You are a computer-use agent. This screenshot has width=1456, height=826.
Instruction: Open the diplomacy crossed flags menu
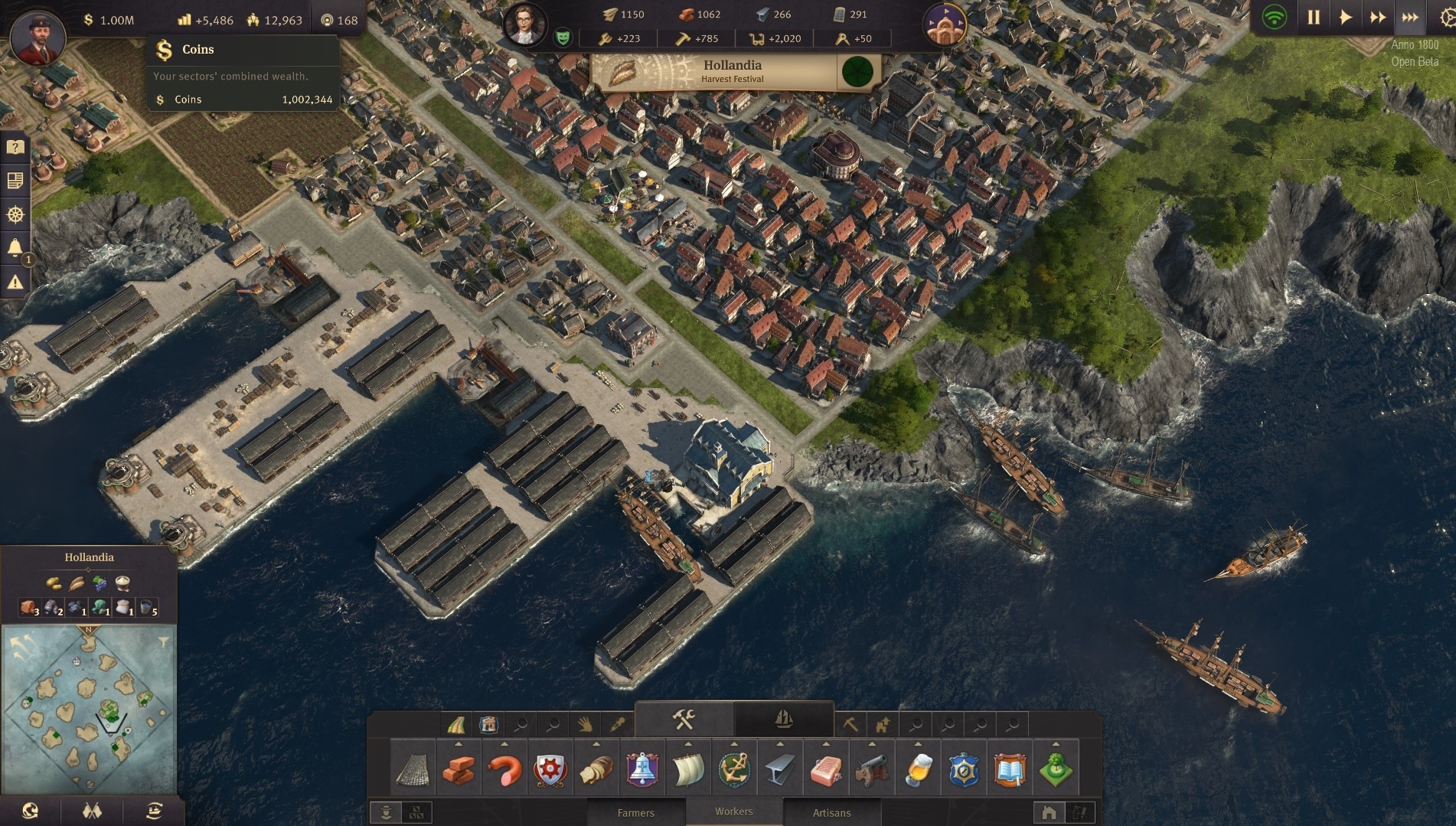point(92,811)
